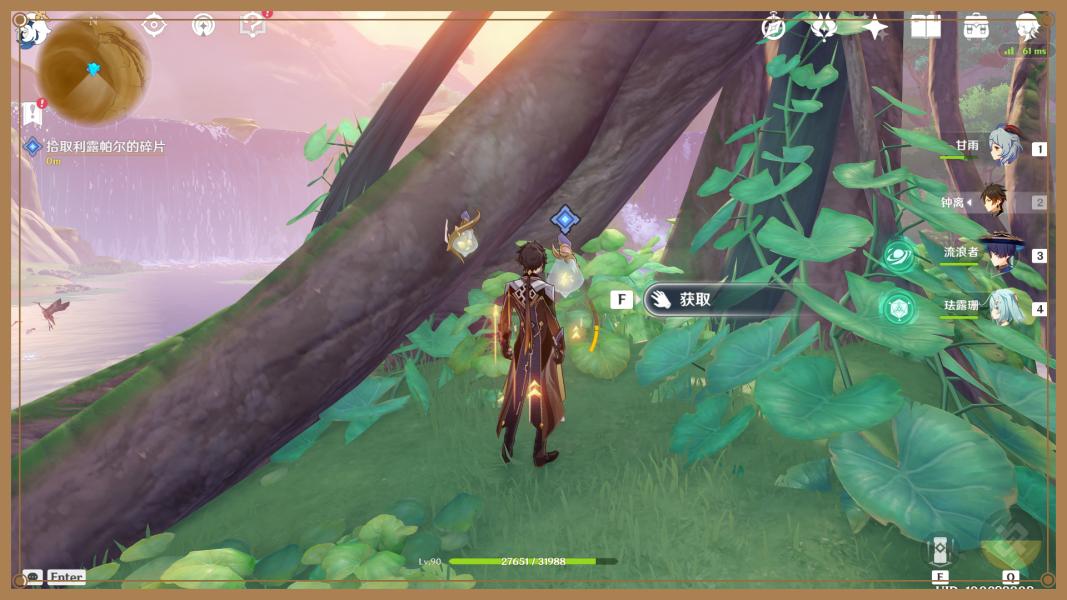Activate the elemental burst icon
Viewport: 1067px width, 600px height.
click(x=1010, y=543)
